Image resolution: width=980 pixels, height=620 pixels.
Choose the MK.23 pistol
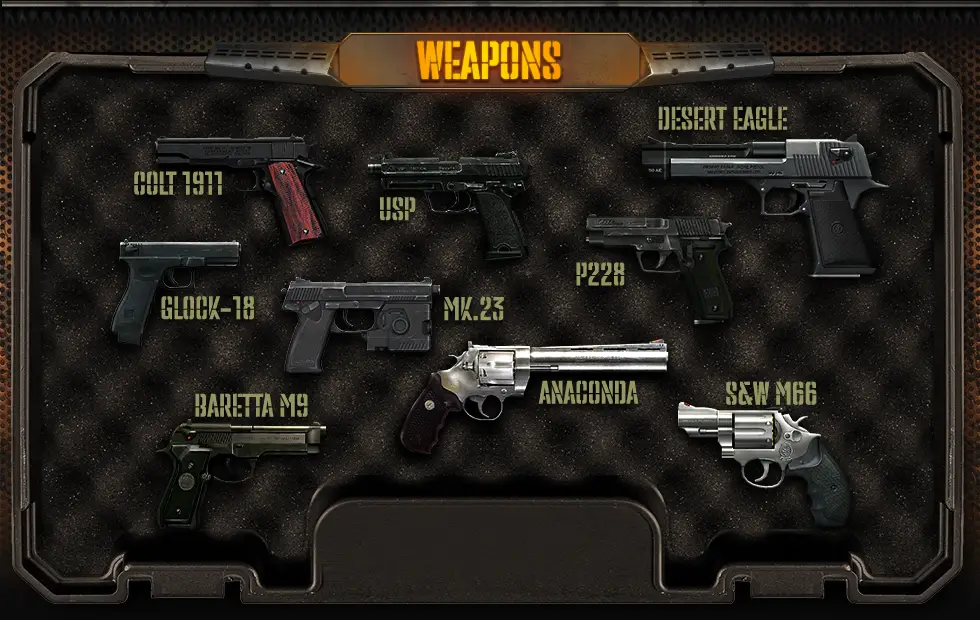(x=355, y=315)
